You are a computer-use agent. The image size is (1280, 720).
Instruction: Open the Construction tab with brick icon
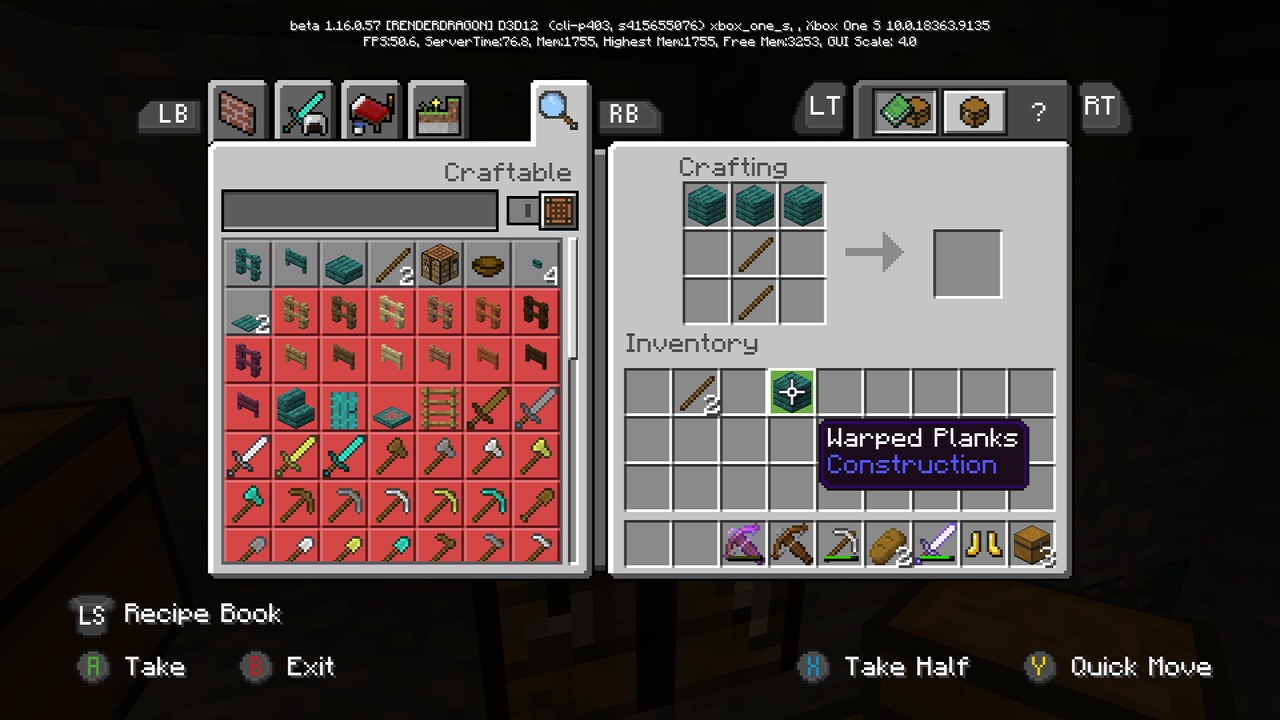click(238, 112)
